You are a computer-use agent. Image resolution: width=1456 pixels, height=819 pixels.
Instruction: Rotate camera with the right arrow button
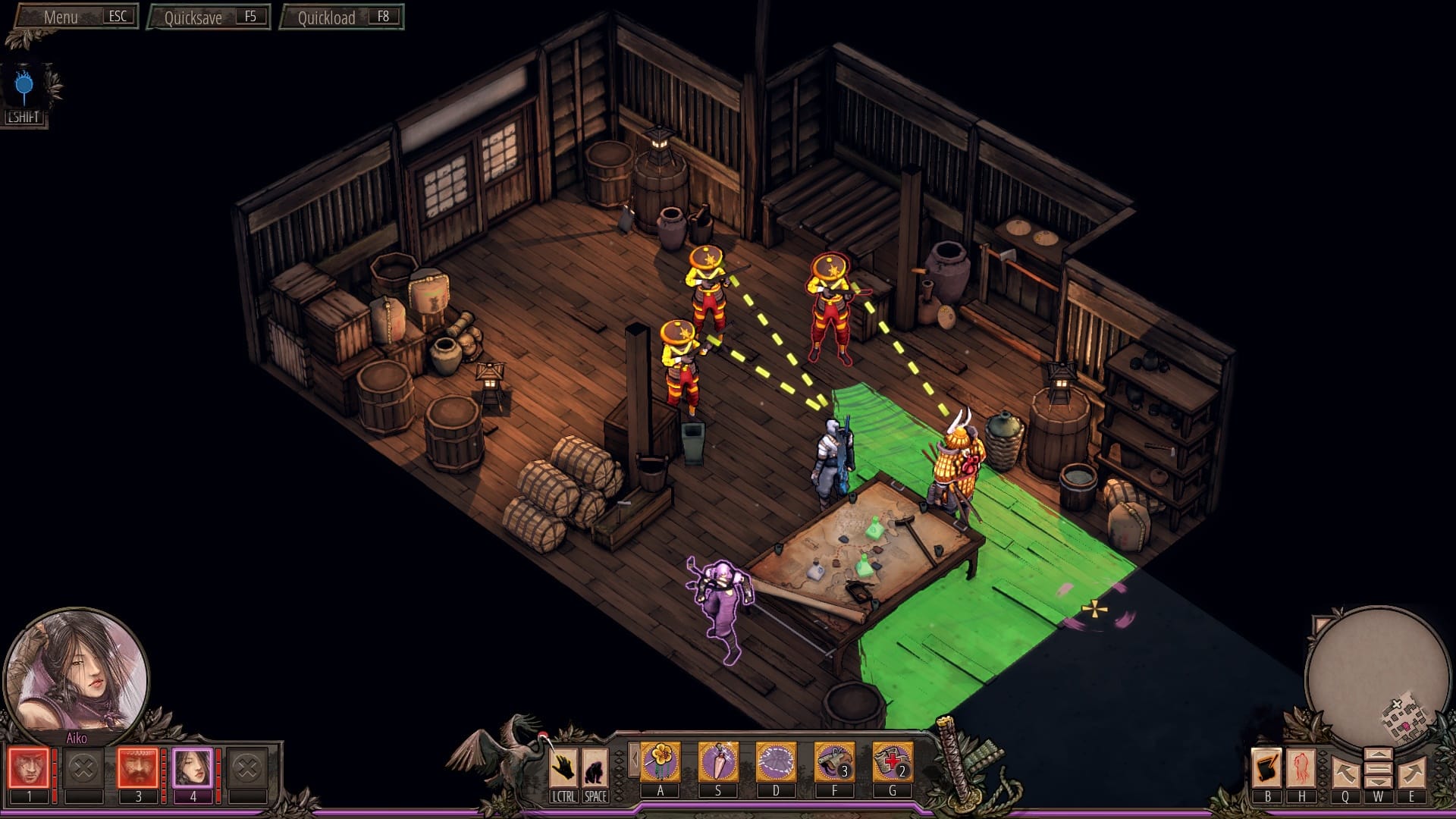[1411, 773]
